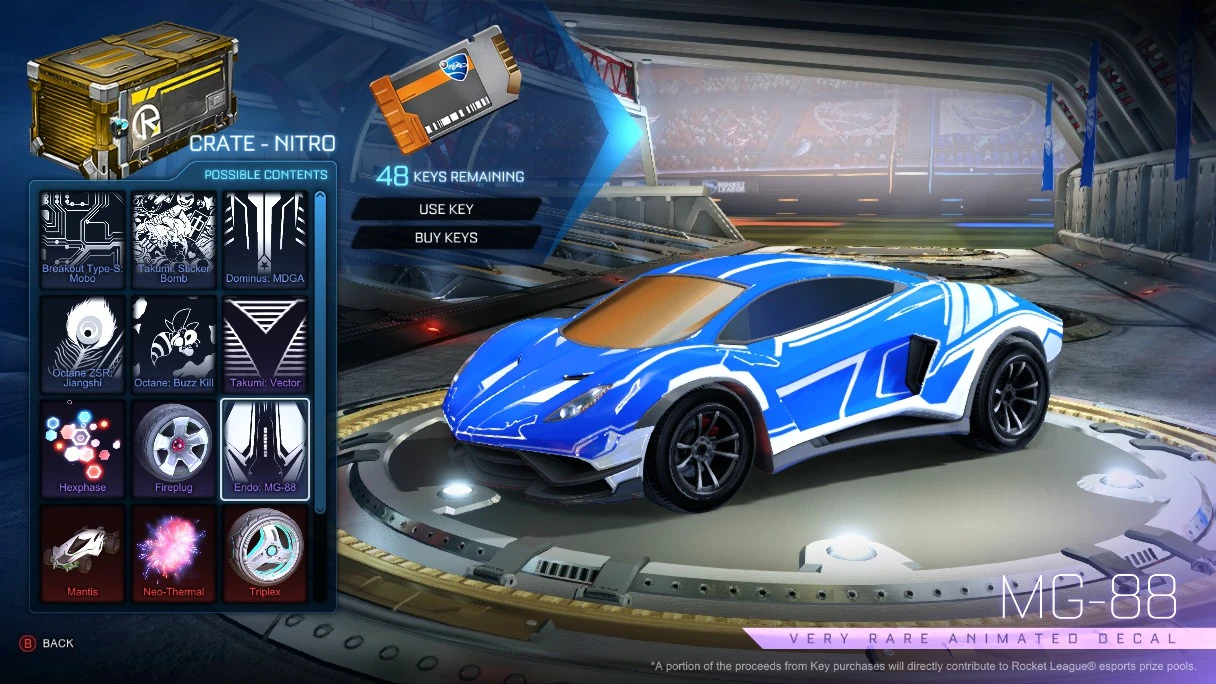
Task: Select the Triplex wheels tile
Action: [x=265, y=553]
